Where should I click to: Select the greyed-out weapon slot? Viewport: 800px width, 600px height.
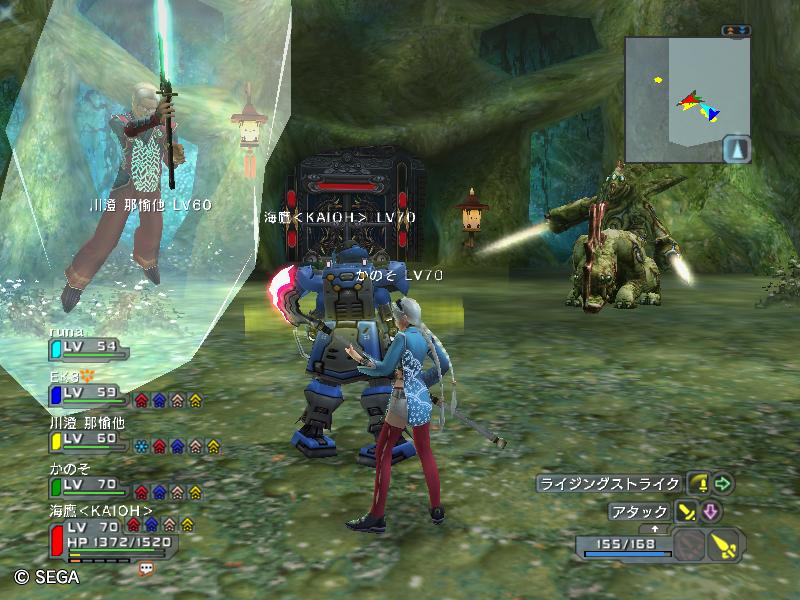coord(688,546)
